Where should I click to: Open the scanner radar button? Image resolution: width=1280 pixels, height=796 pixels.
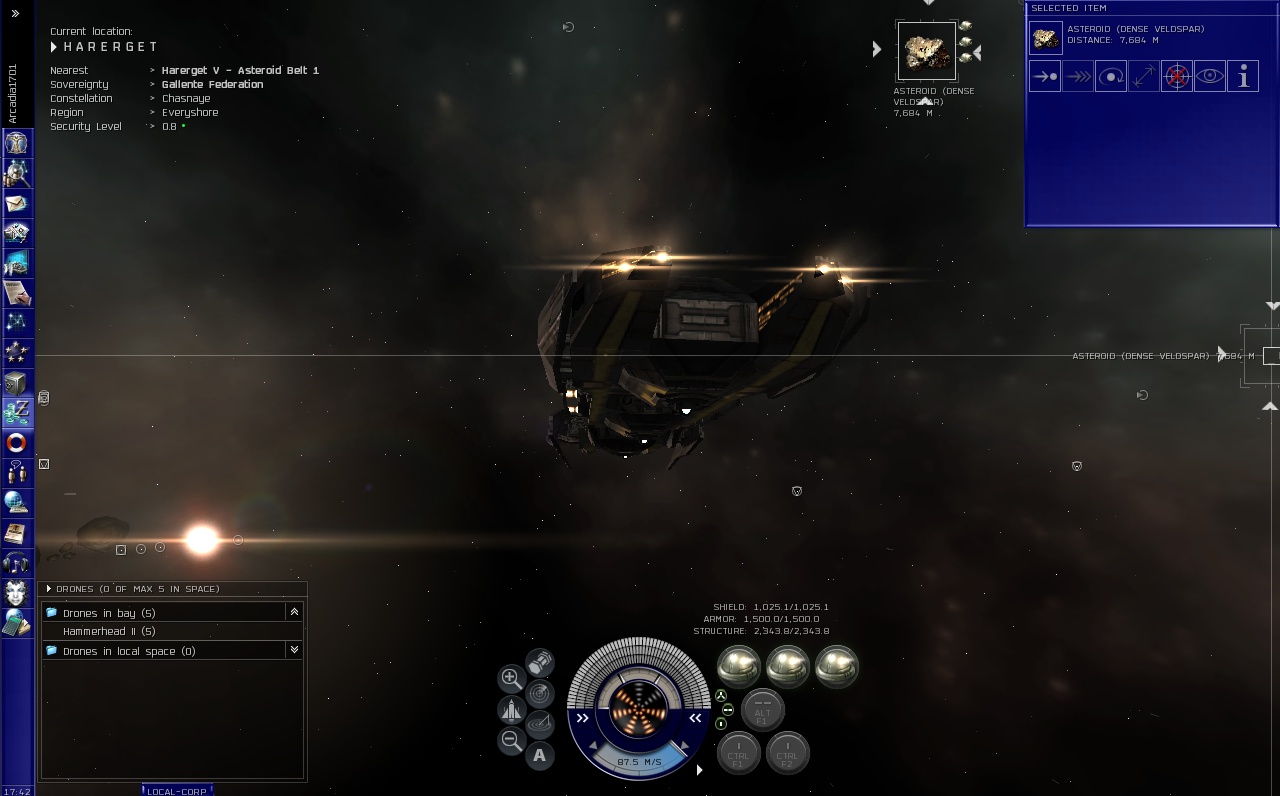(540, 692)
